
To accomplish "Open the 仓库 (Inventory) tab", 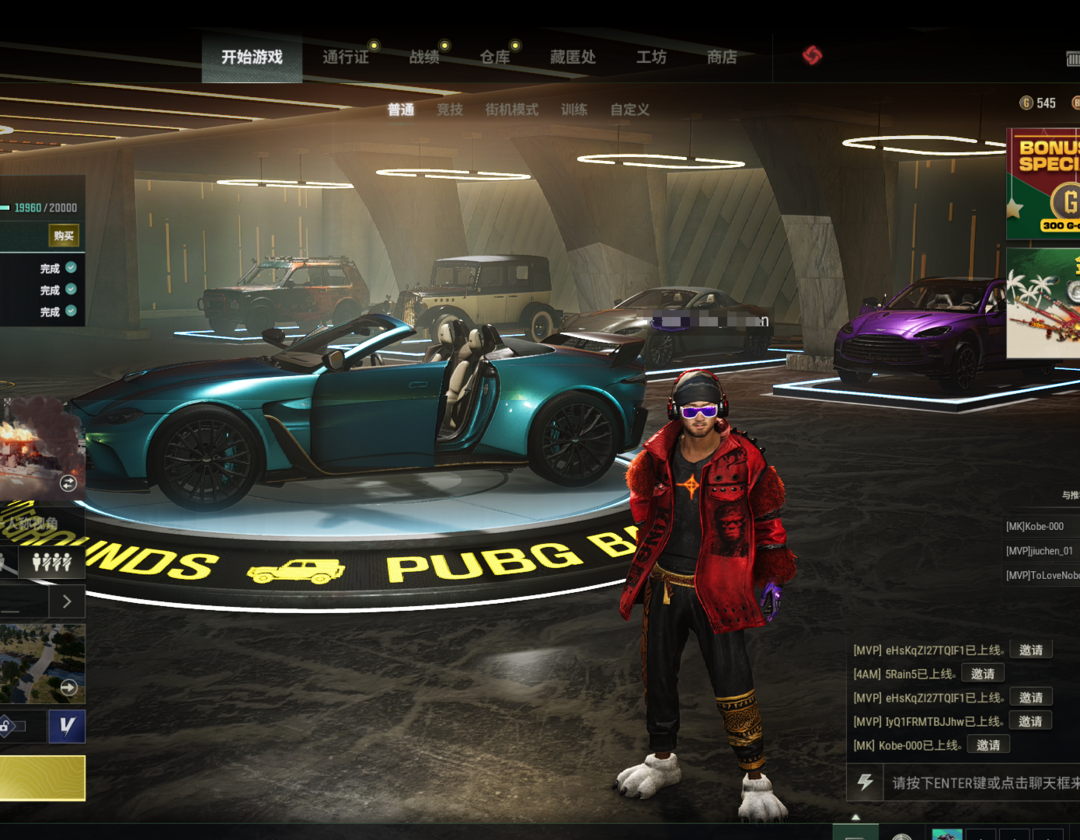I will [495, 58].
